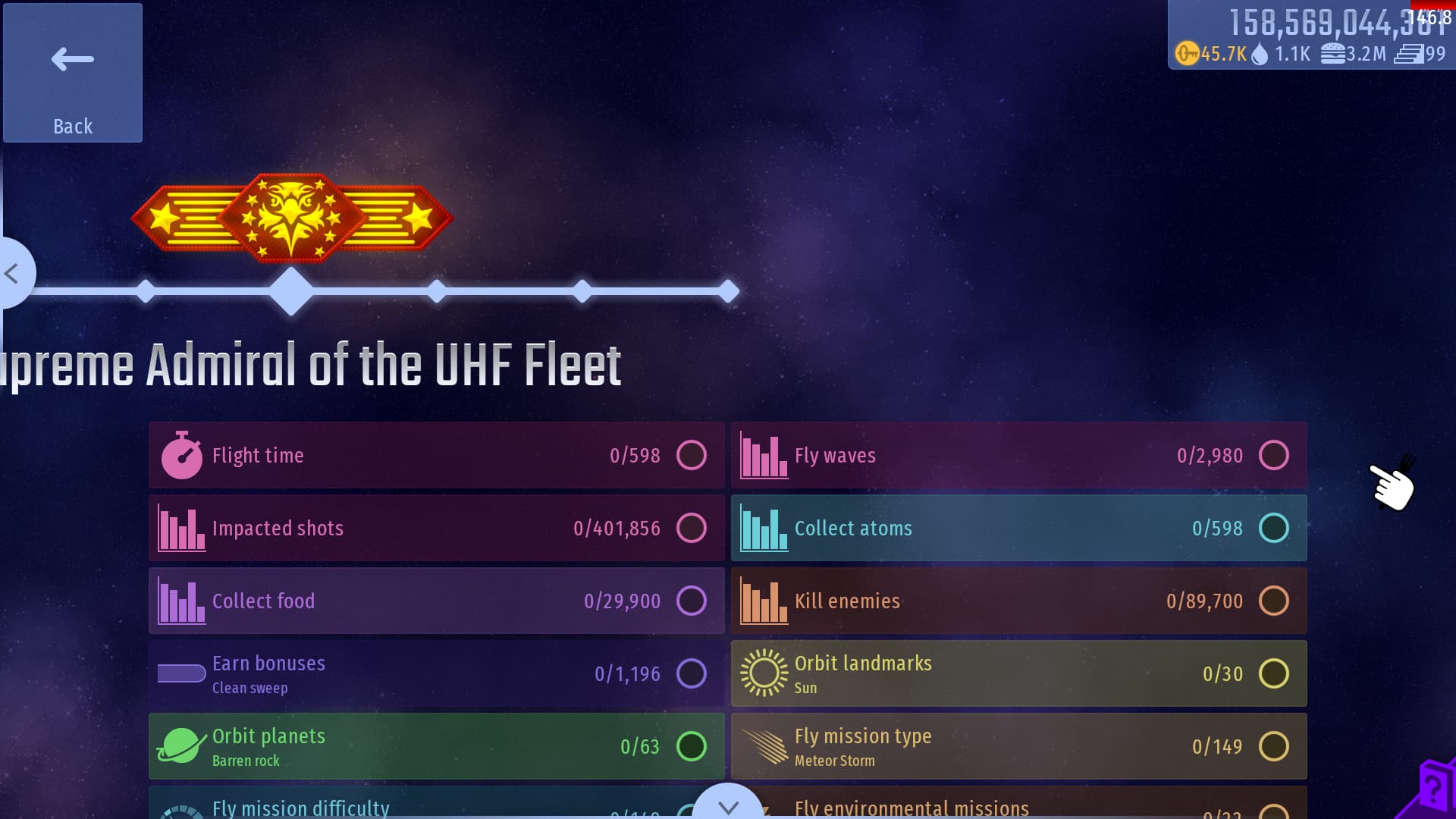Go back using the Back button

coord(73,73)
